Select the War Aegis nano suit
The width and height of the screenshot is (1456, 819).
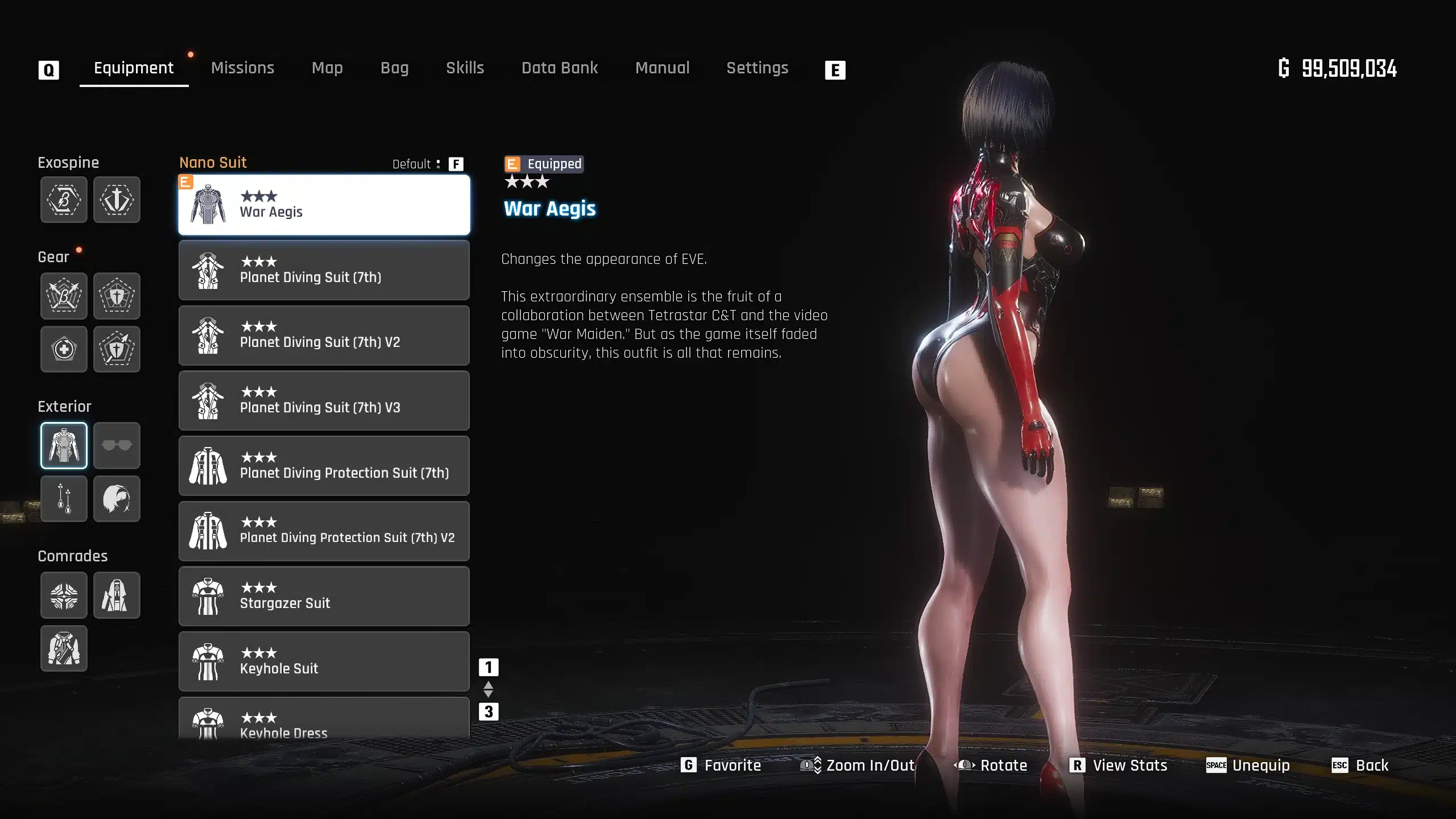324,205
